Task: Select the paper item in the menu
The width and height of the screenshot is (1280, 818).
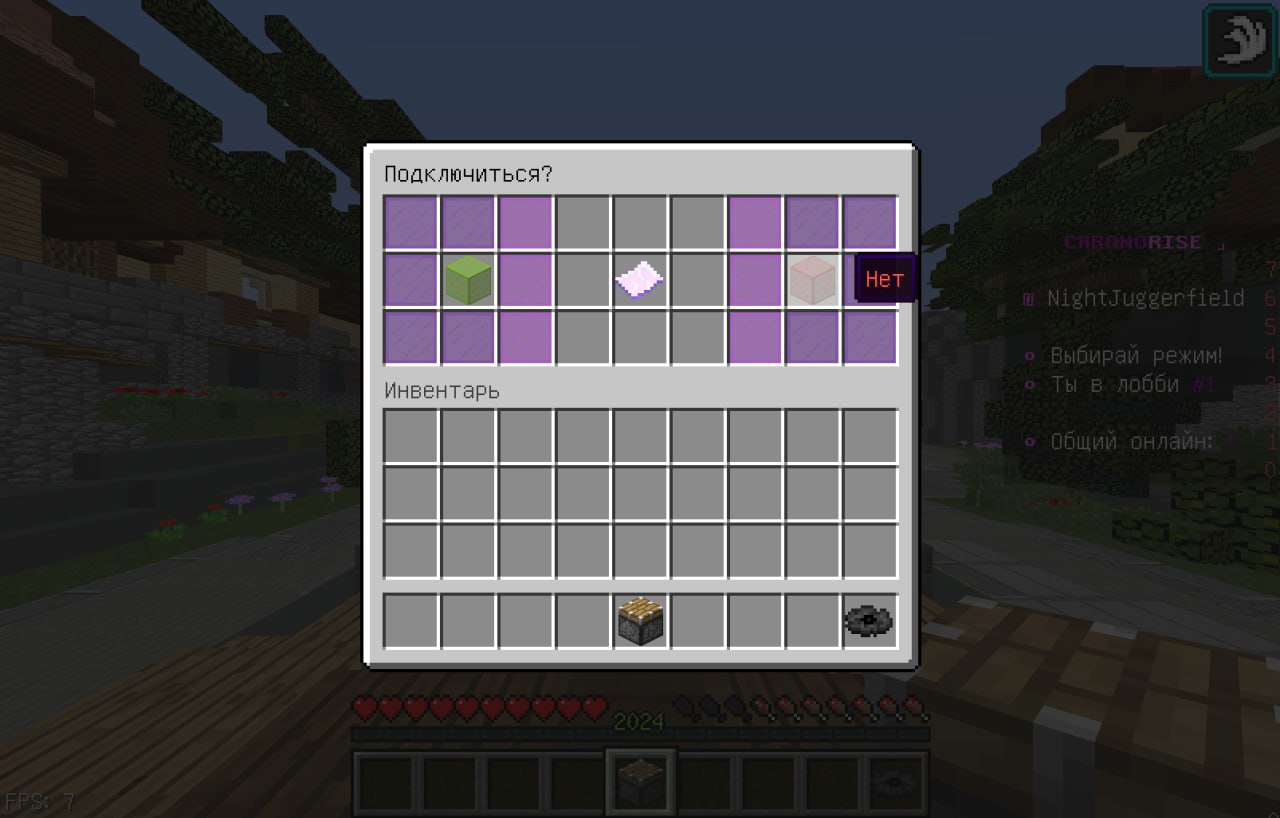Action: [x=640, y=280]
